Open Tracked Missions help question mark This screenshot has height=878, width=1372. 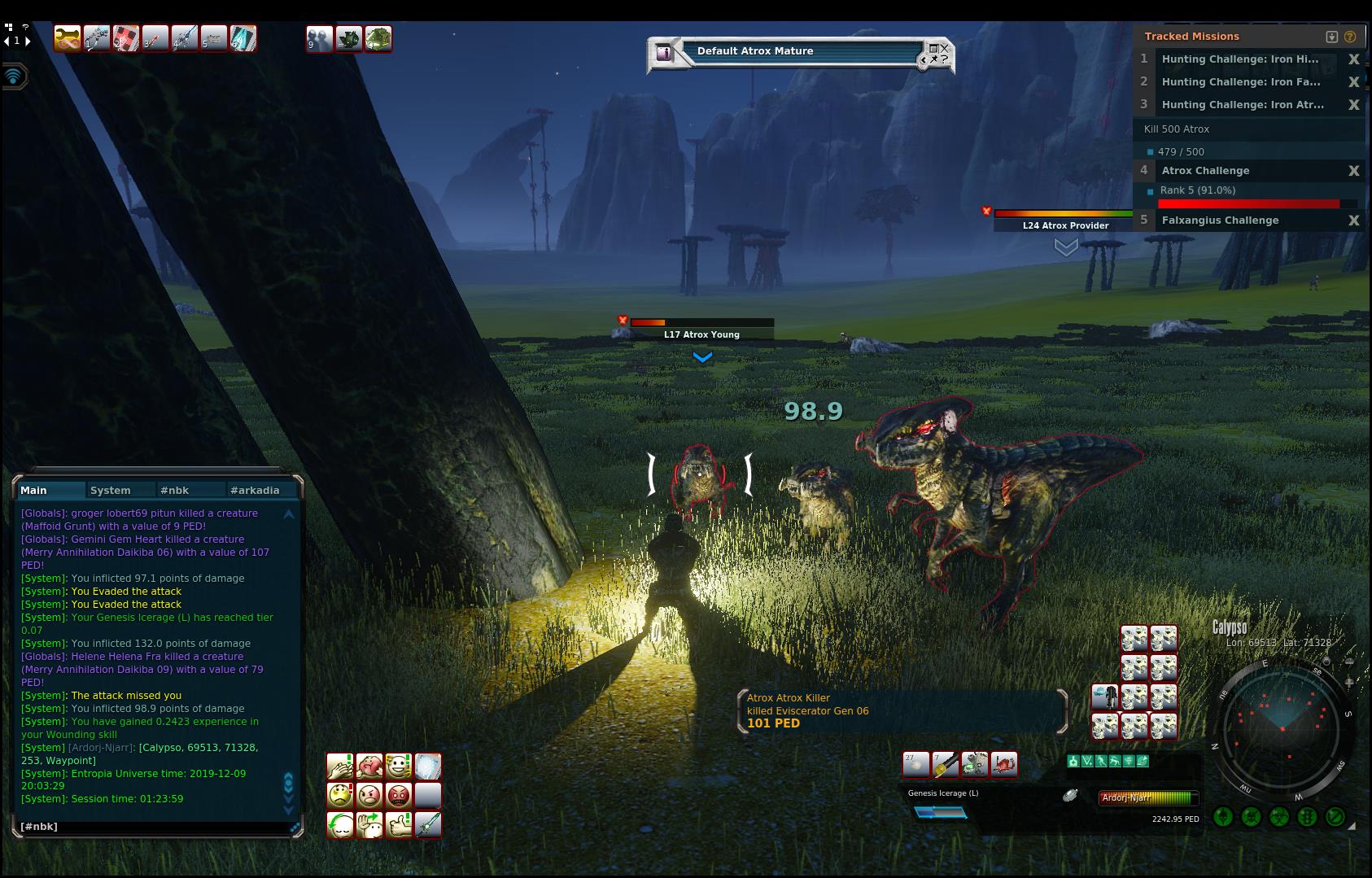pos(1350,37)
